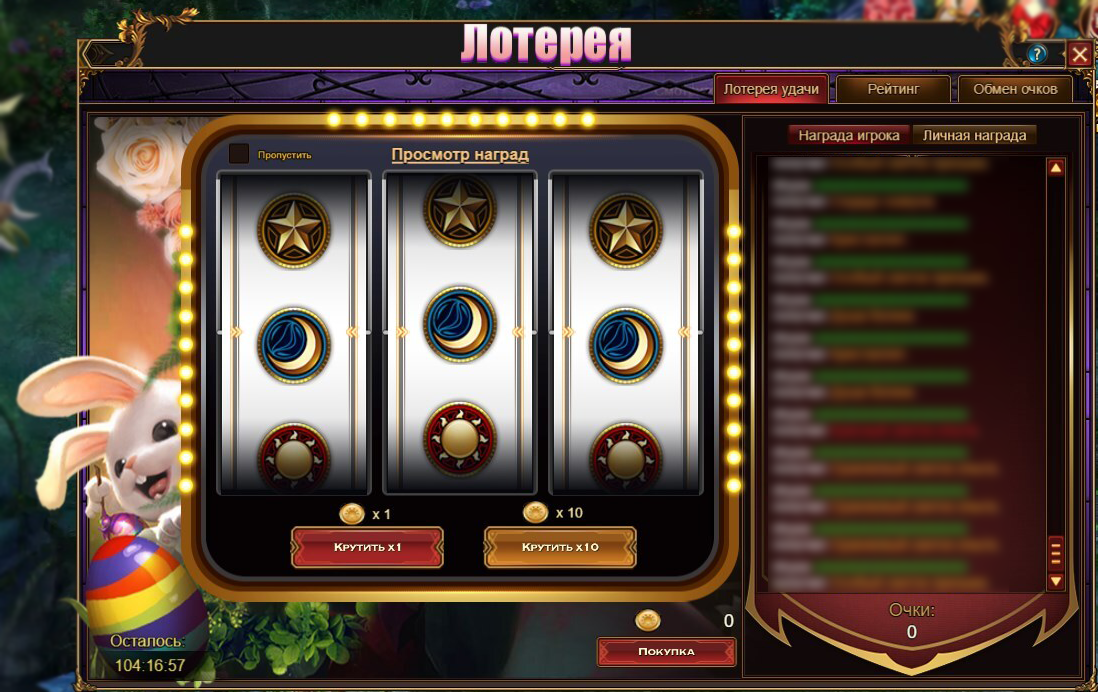Show the Награда игрока list
Viewport: 1098px width, 692px height.
[x=849, y=135]
